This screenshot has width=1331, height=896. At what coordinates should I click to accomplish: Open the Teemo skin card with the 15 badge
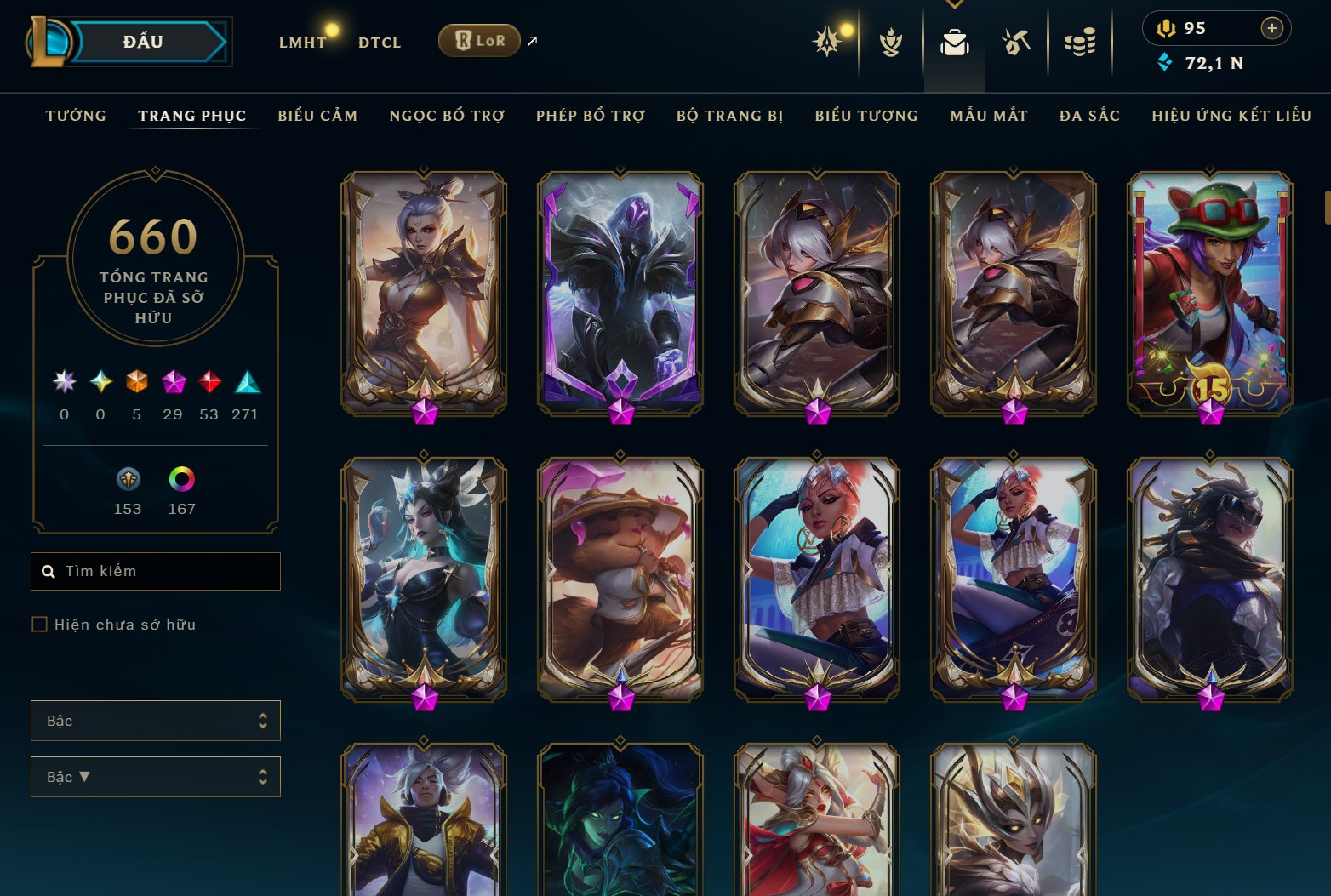click(1209, 294)
